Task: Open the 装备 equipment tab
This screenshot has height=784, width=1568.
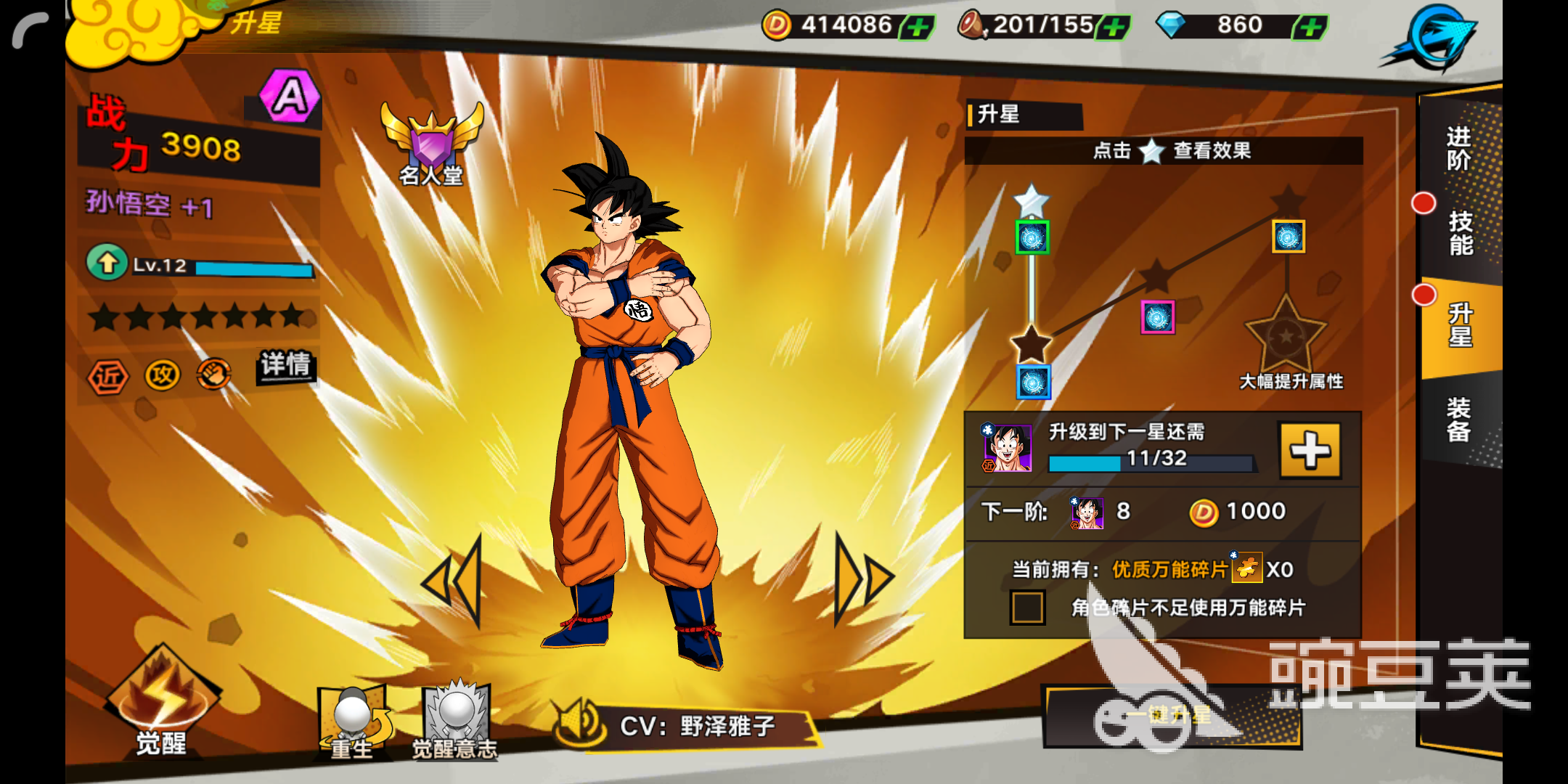Action: tap(1459, 420)
